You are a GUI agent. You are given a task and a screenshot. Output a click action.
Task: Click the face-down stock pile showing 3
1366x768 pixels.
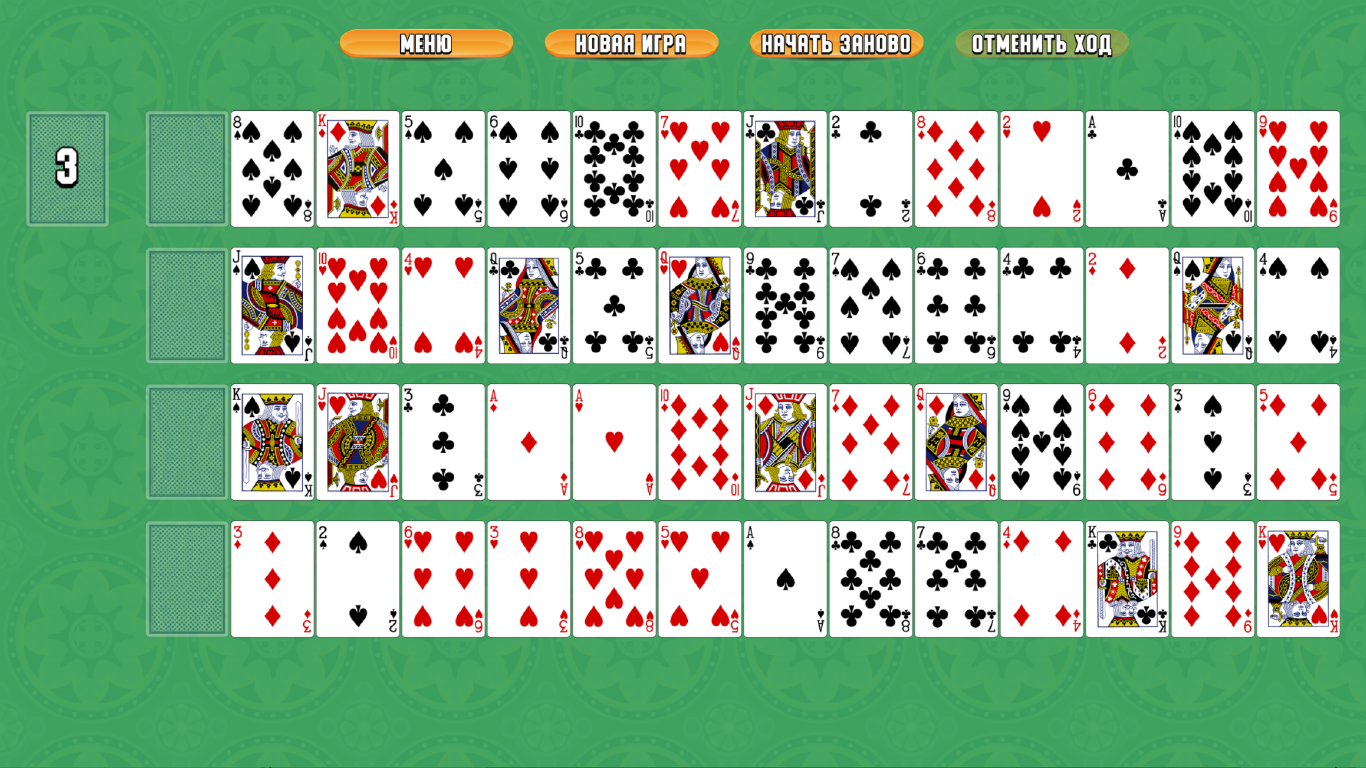(66, 168)
